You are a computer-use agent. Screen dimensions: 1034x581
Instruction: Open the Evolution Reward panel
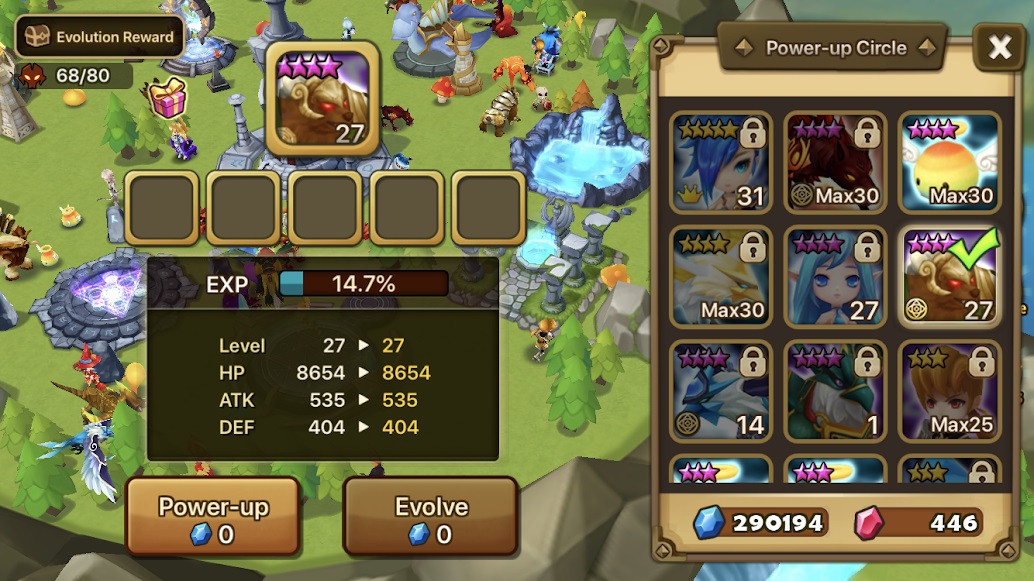(x=100, y=37)
